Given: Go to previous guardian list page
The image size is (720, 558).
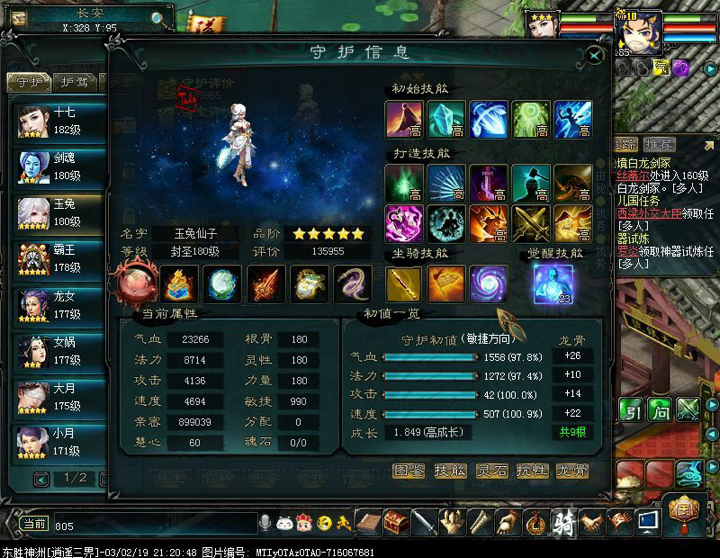Looking at the screenshot, I should (x=42, y=479).
